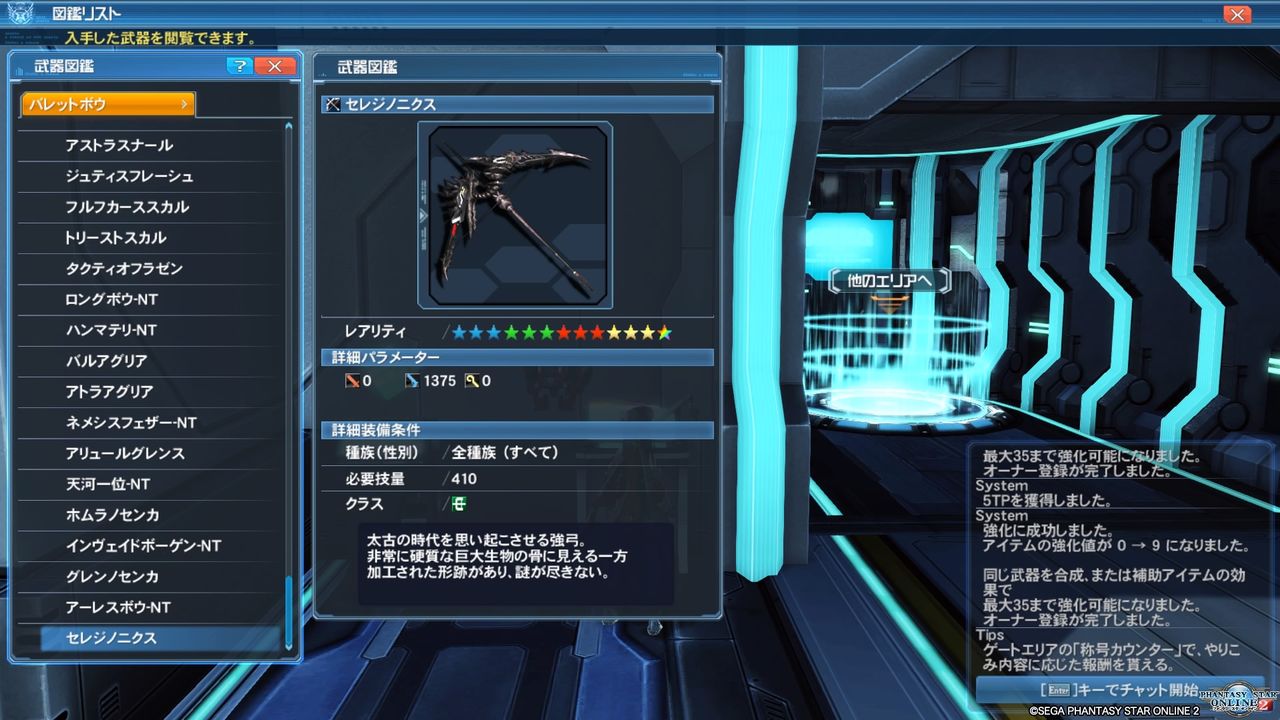Click the PHANTASY STAR ONLINE 2 logo emblem
The height and width of the screenshot is (720, 1280).
(x=1235, y=695)
